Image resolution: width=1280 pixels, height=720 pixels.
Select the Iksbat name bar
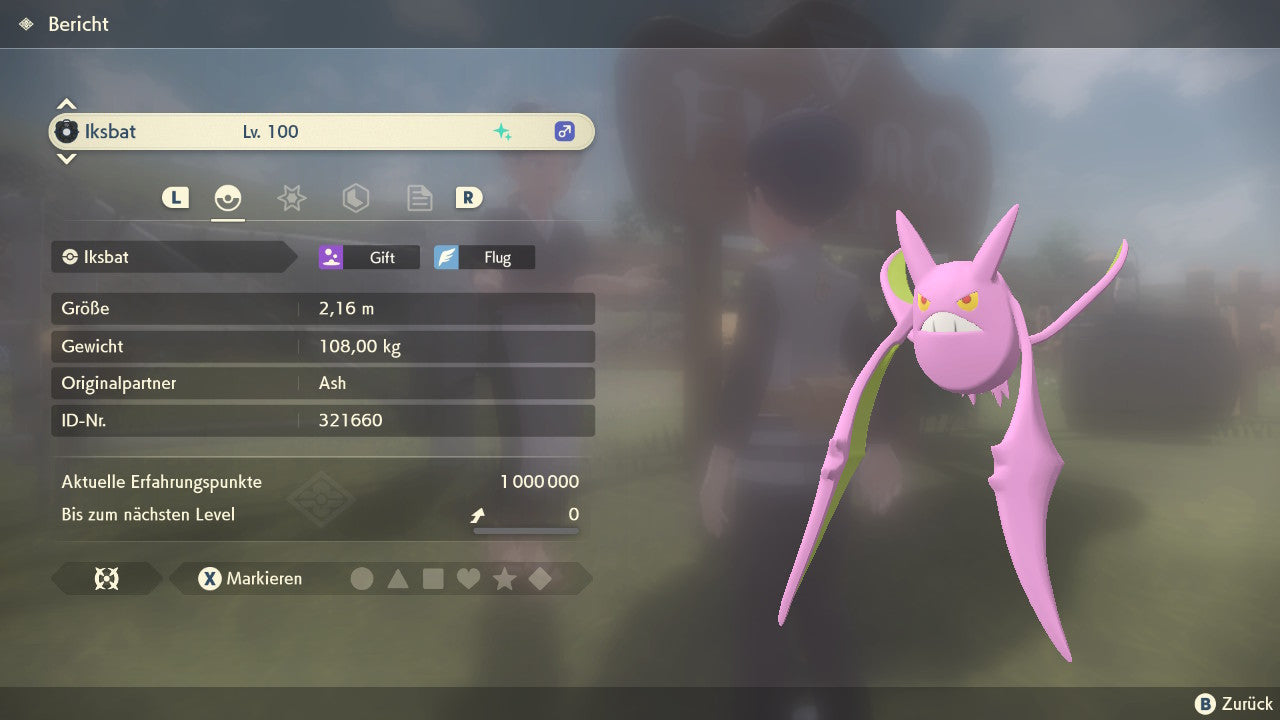[321, 132]
